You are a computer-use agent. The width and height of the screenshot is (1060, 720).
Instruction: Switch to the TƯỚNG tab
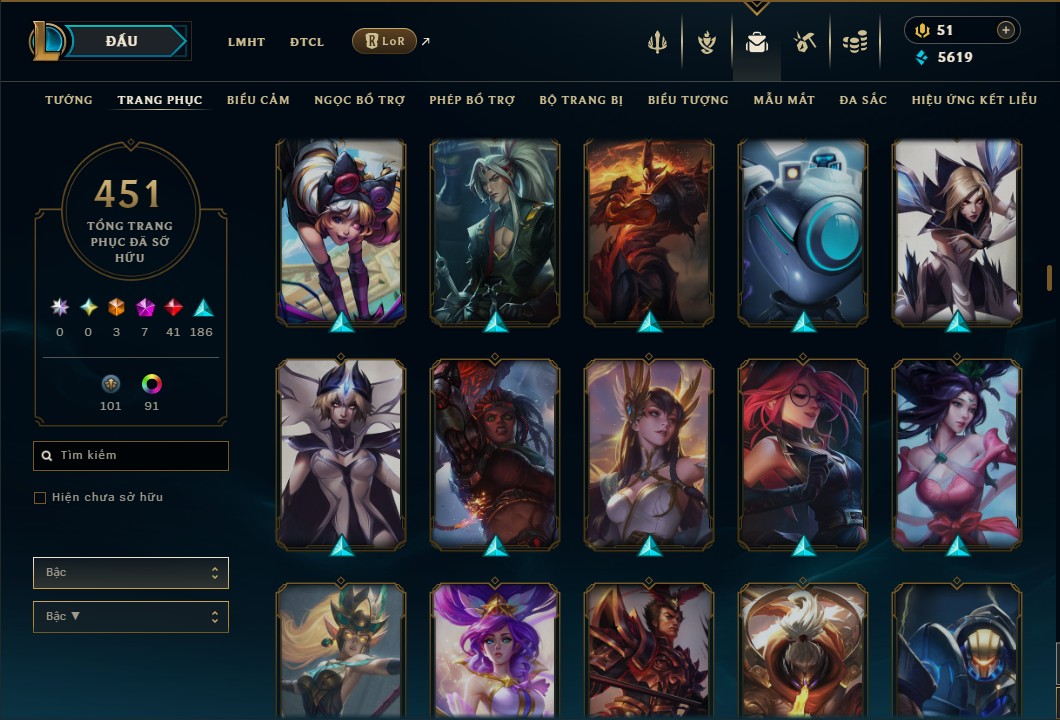tap(69, 100)
